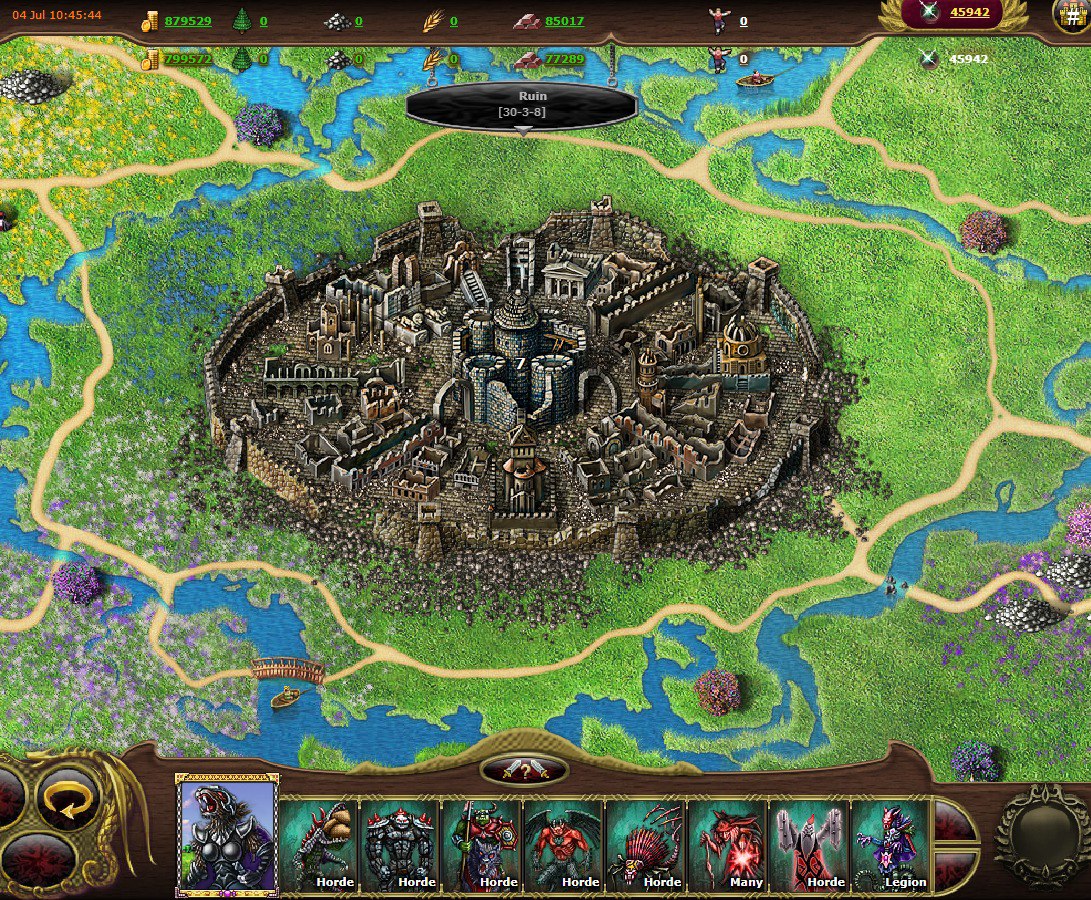Click the wheat grain resource count
Viewport: 1091px width, 900px height.
point(453,21)
